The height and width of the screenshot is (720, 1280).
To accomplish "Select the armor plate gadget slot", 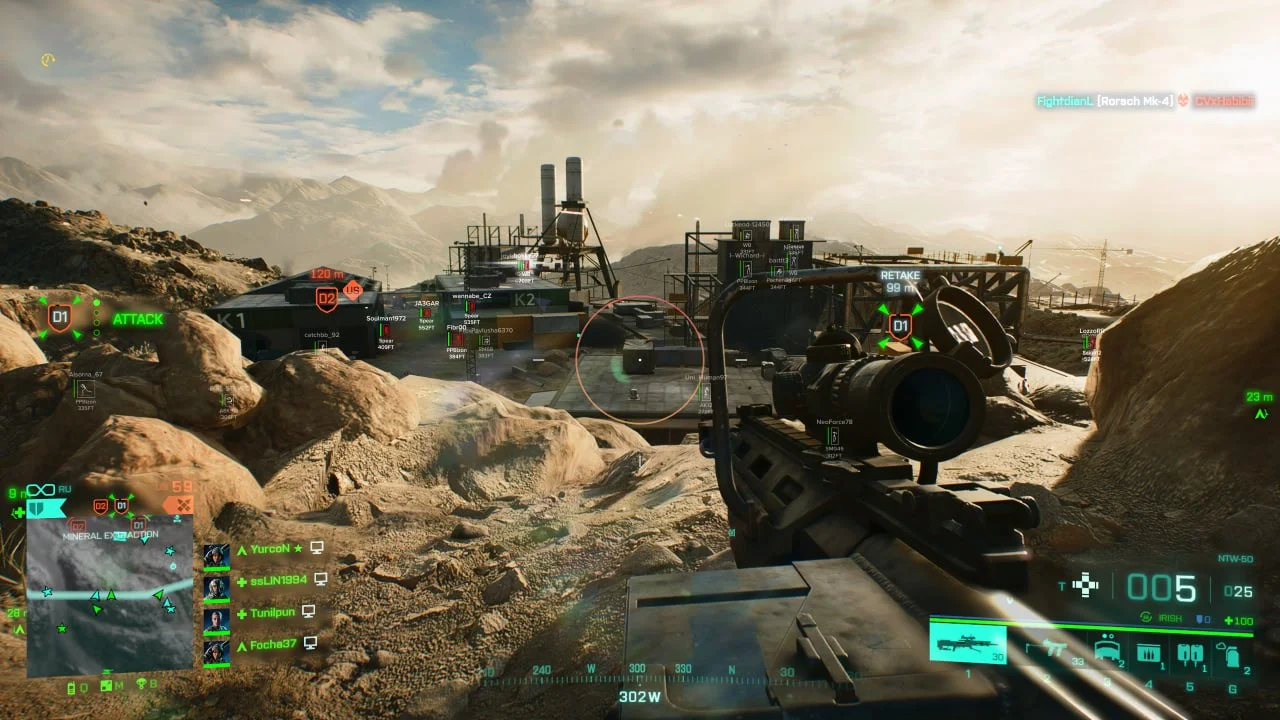I will (x=1107, y=652).
